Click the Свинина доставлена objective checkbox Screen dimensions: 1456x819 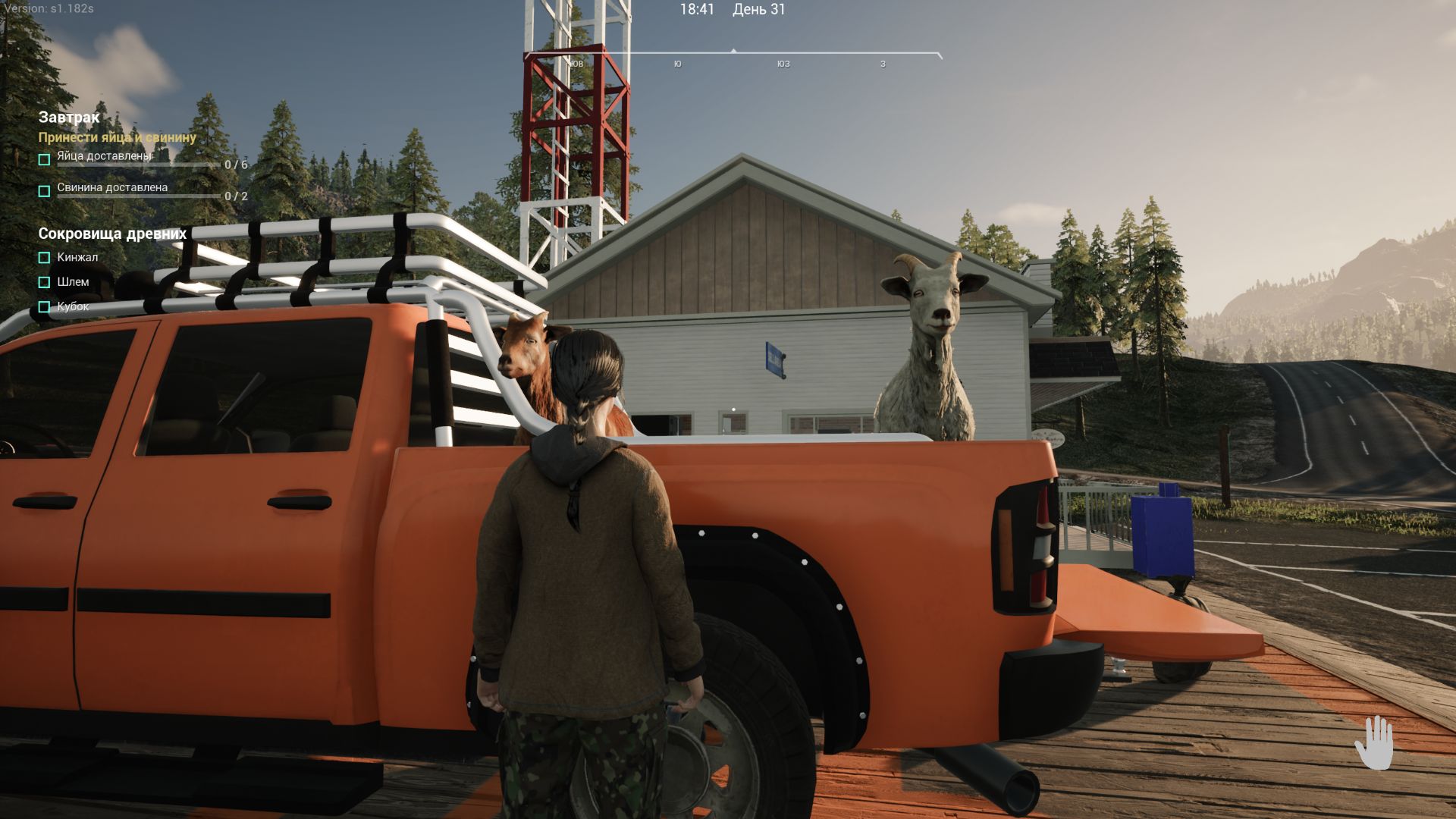45,191
